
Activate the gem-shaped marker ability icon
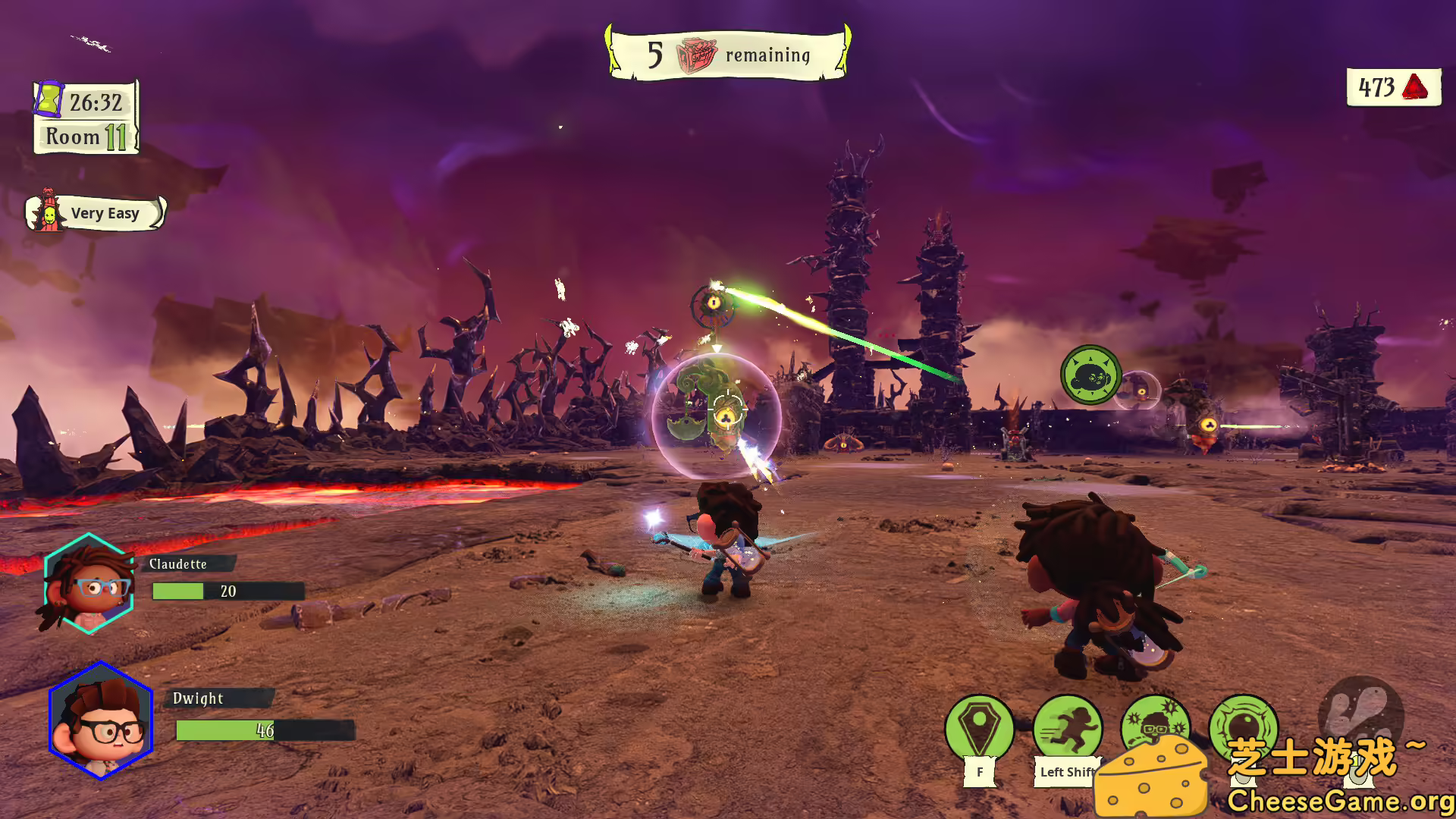[x=979, y=726]
